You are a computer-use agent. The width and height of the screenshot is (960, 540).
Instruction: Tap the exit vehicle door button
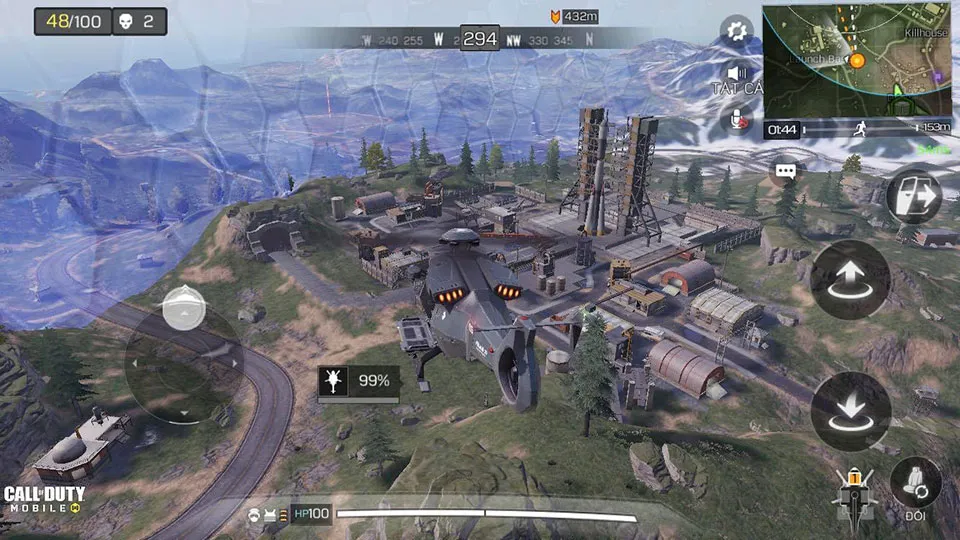coord(914,197)
